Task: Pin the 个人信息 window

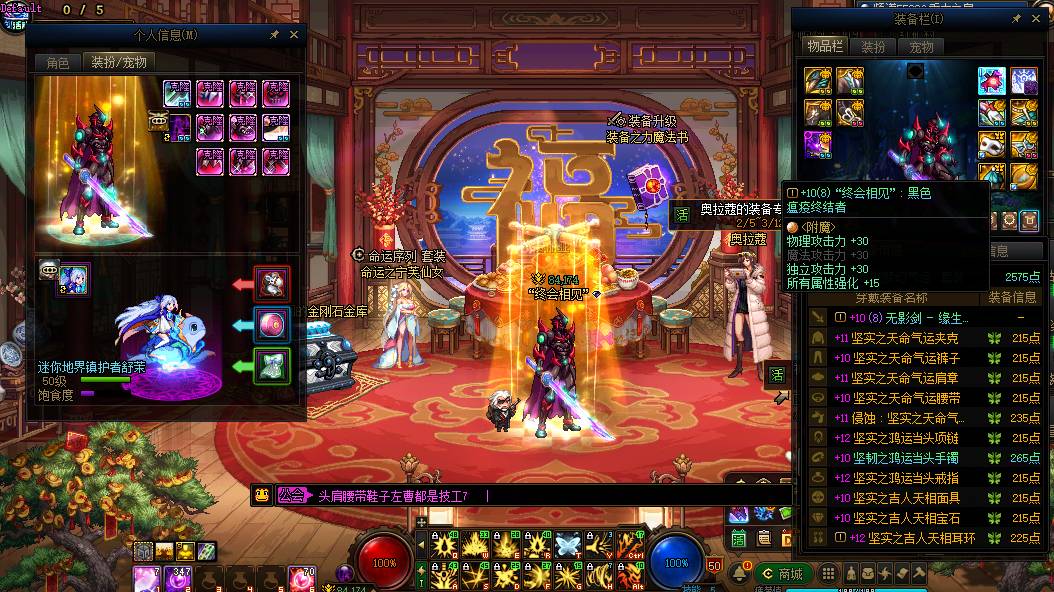Action: coord(274,34)
